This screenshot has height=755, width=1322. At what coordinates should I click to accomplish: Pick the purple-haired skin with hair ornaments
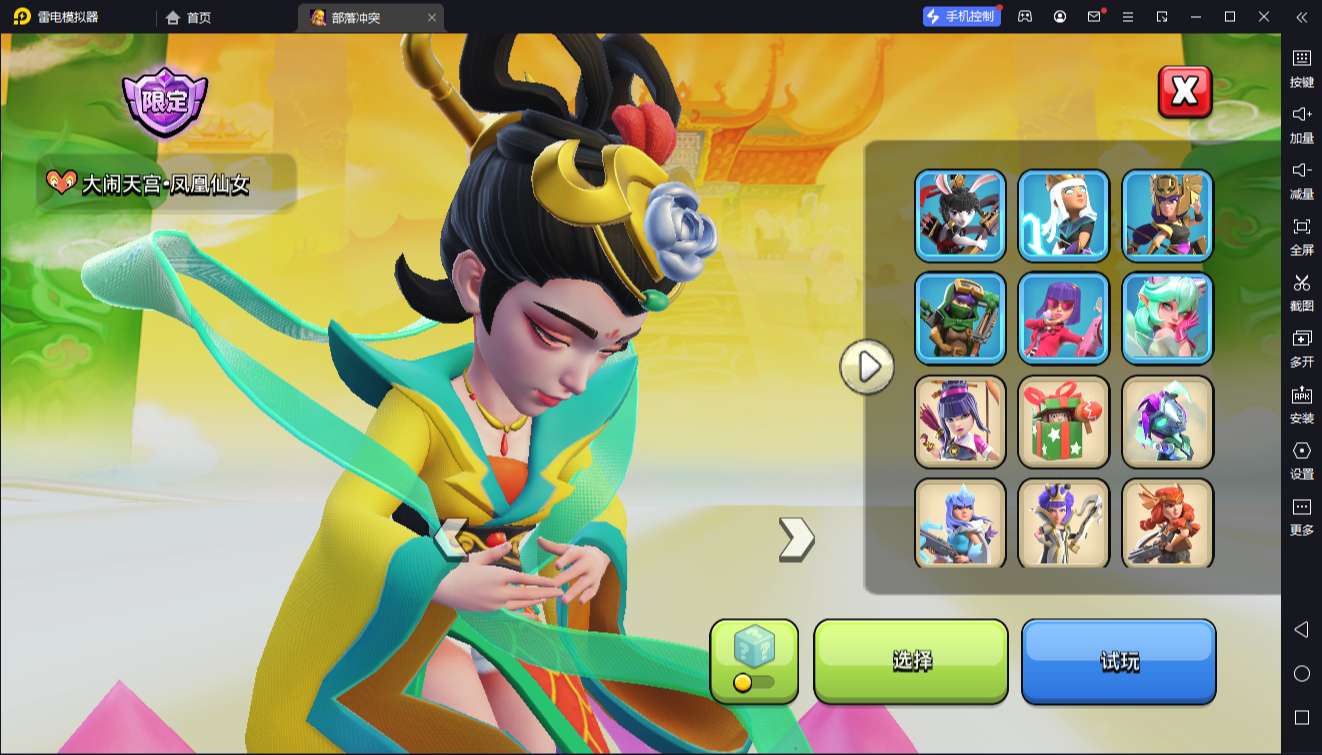[960, 421]
